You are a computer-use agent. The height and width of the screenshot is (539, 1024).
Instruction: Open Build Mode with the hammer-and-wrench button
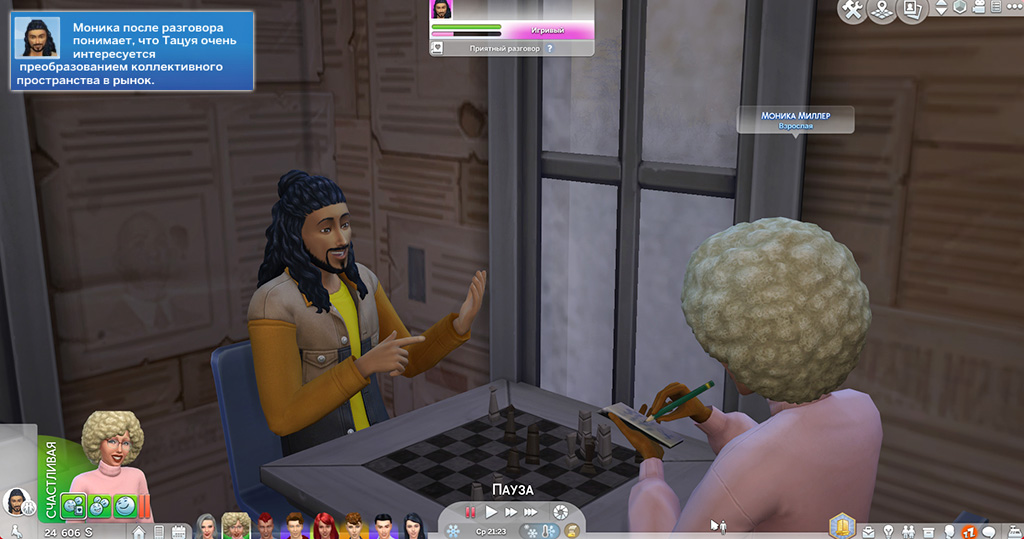852,11
